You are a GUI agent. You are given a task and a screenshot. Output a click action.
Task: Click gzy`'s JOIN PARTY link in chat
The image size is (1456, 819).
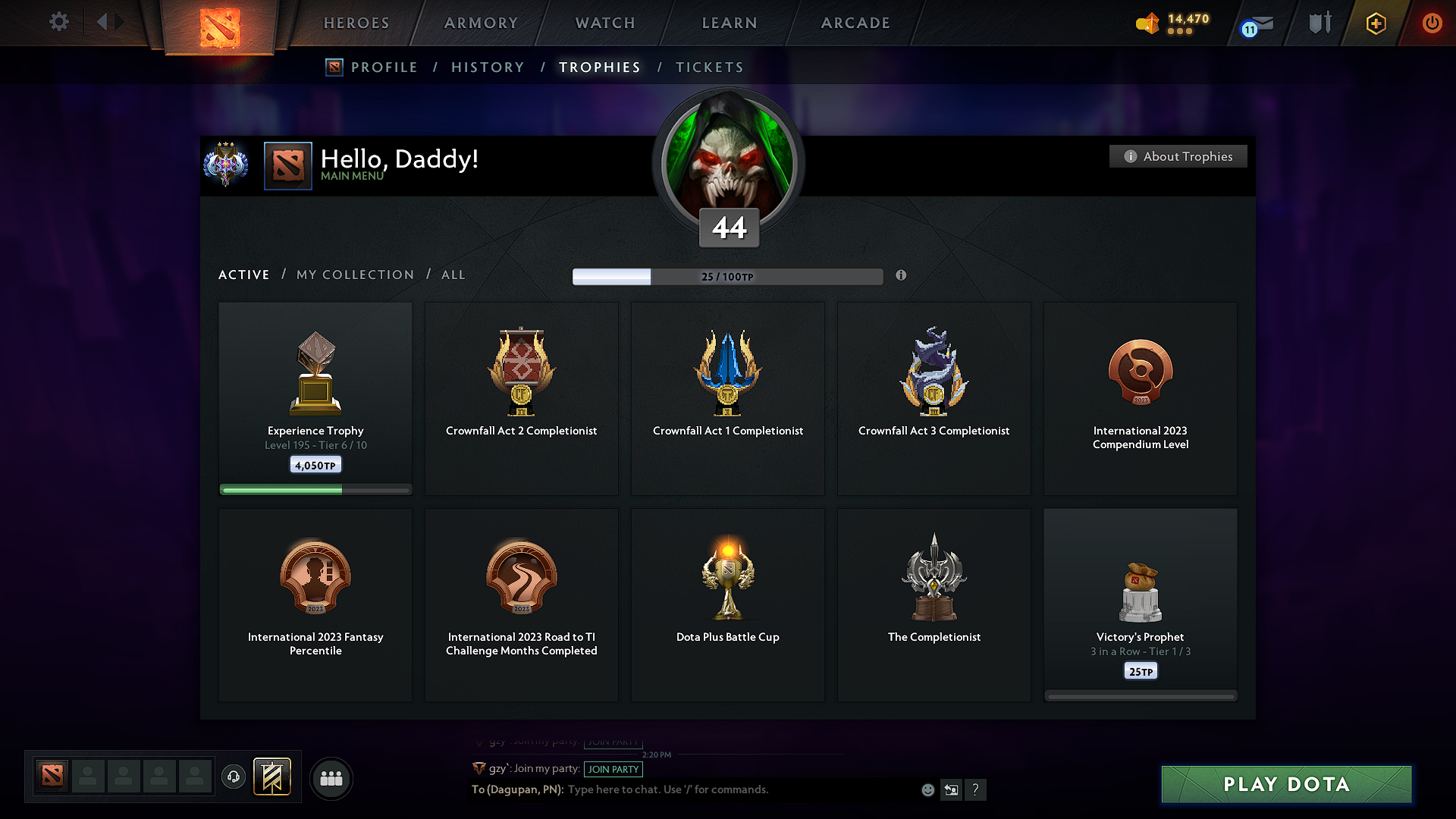click(613, 769)
